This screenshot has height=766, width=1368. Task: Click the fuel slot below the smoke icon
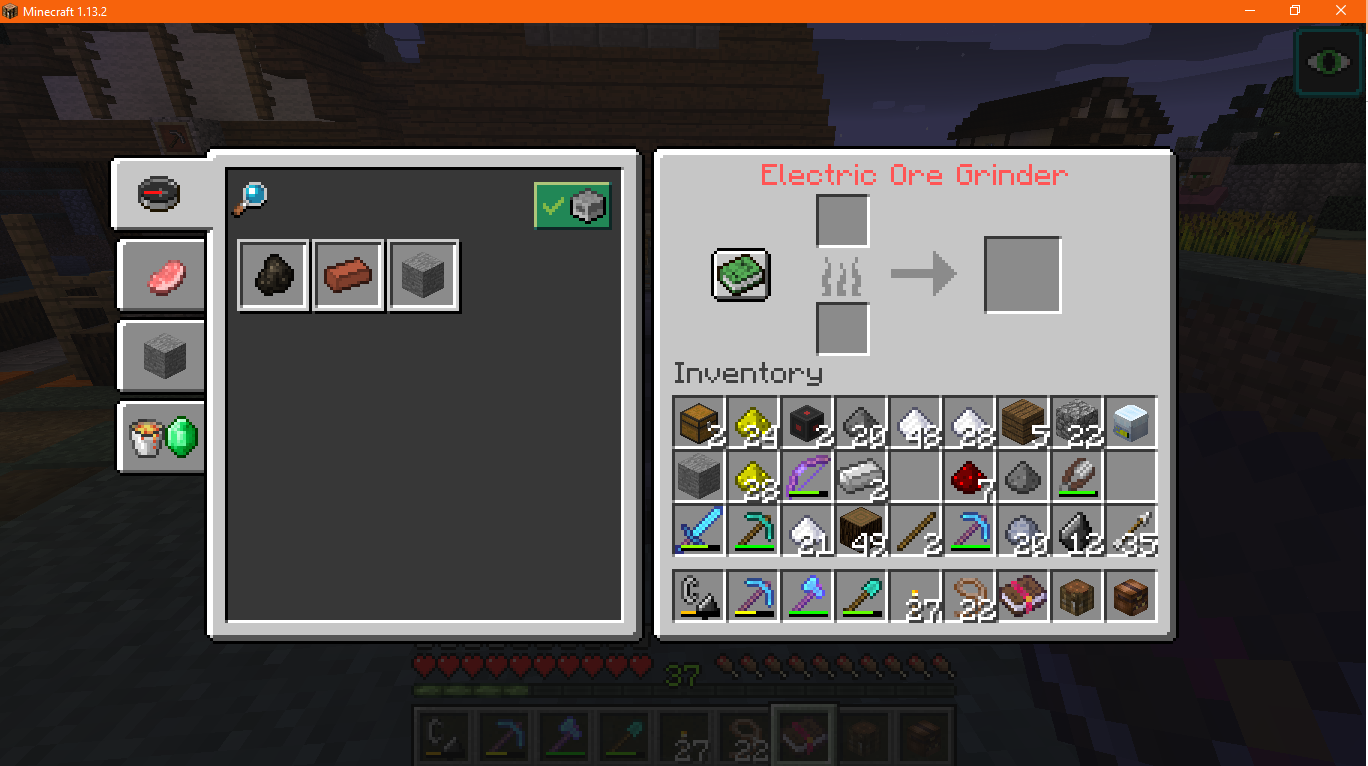coord(841,330)
